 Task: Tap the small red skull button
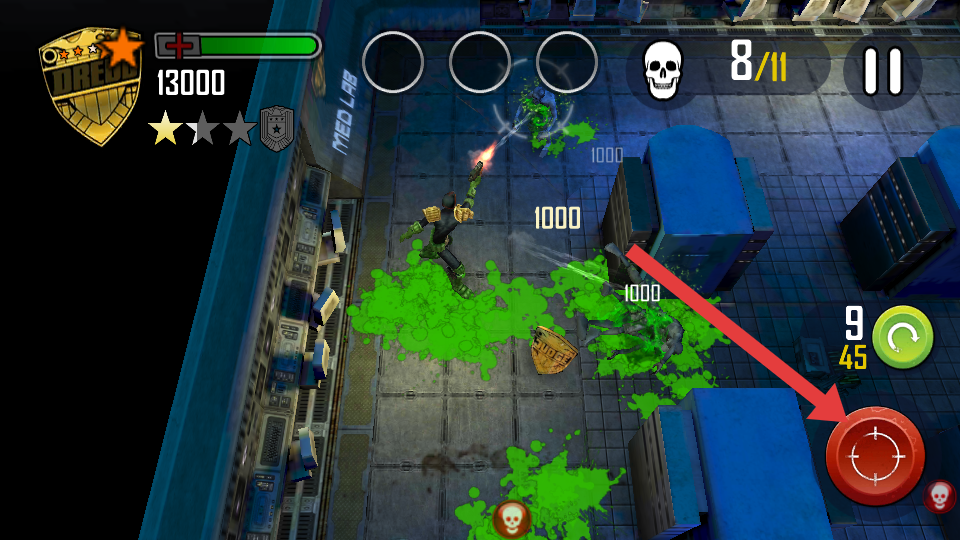point(939,496)
